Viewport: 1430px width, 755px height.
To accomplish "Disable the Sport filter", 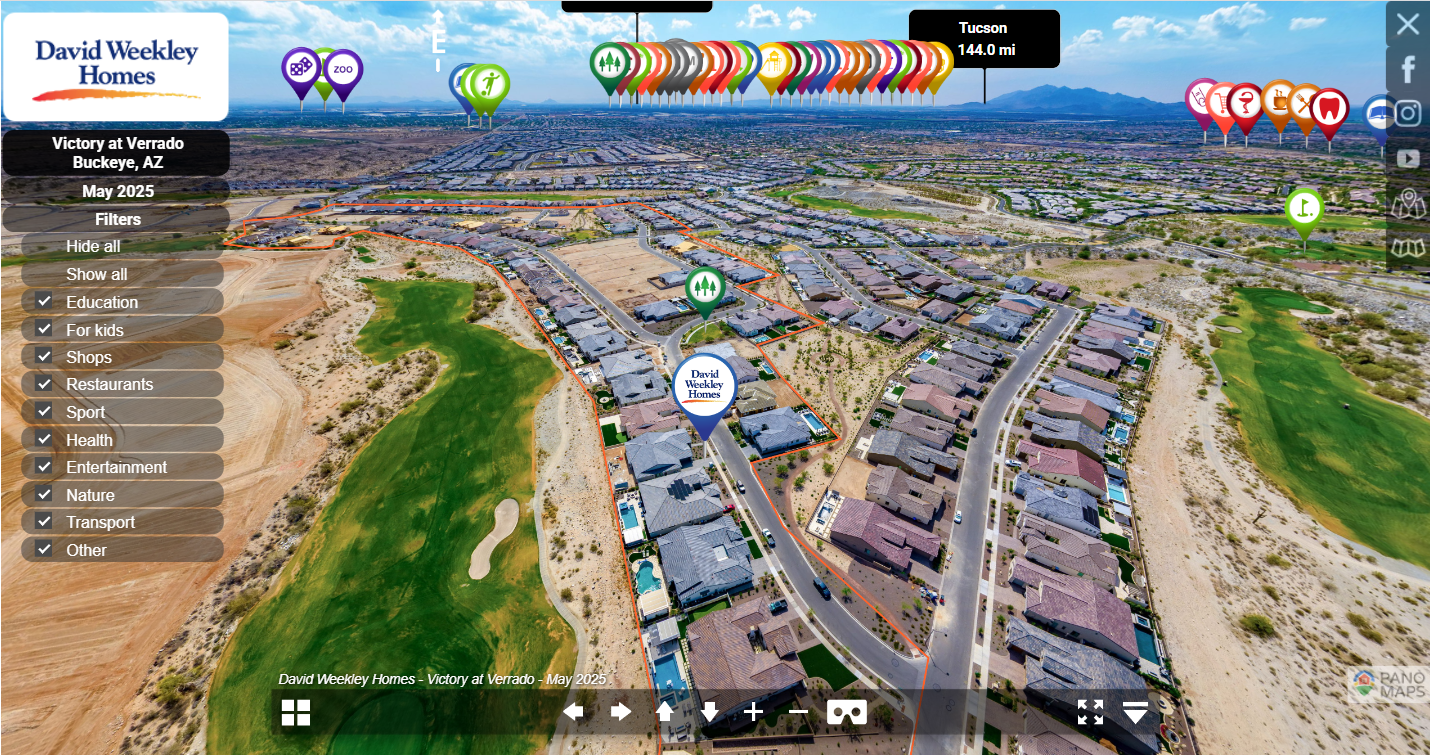I will pyautogui.click(x=44, y=412).
